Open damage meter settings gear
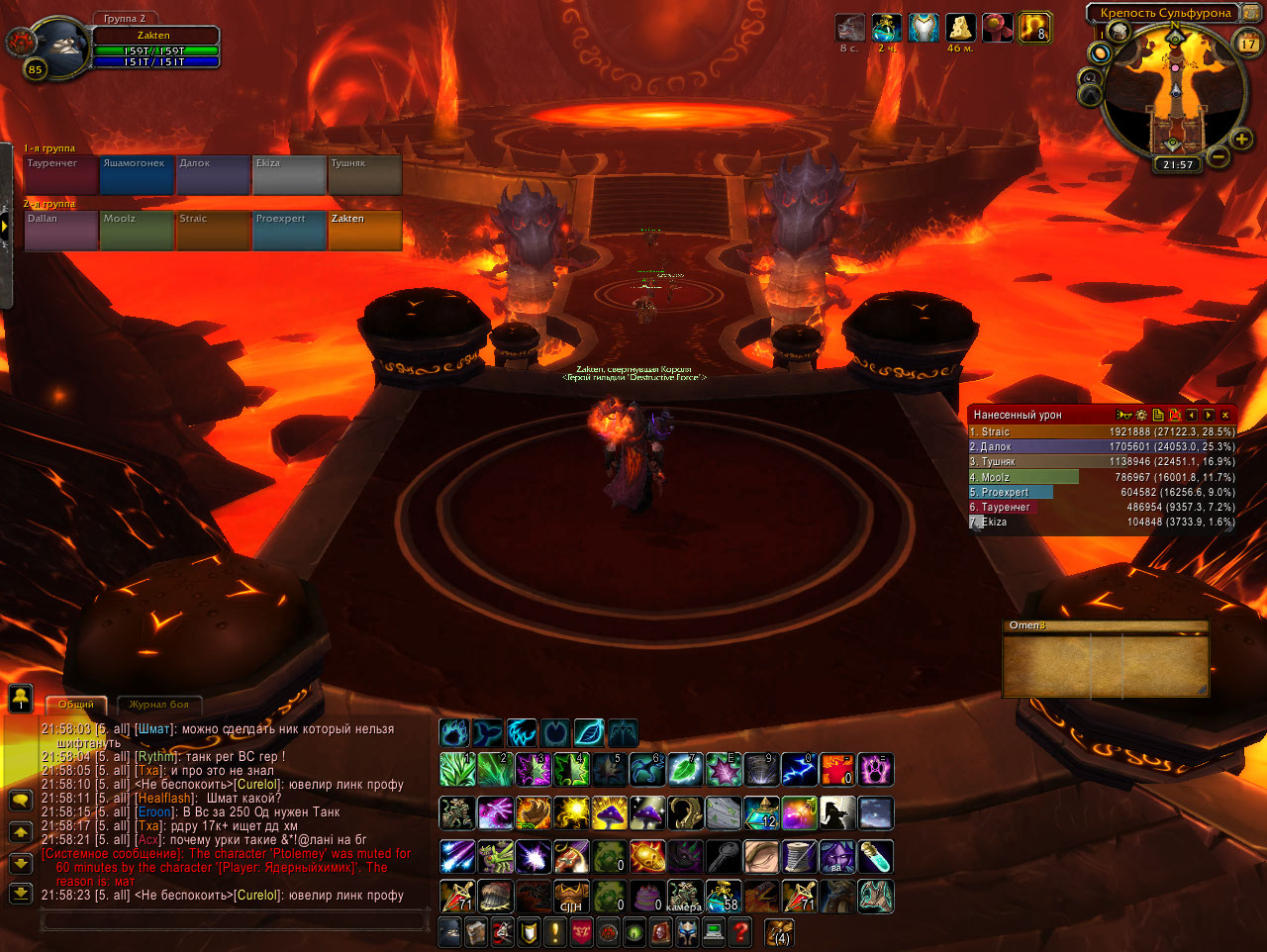Viewport: 1267px width, 952px height. [1141, 416]
